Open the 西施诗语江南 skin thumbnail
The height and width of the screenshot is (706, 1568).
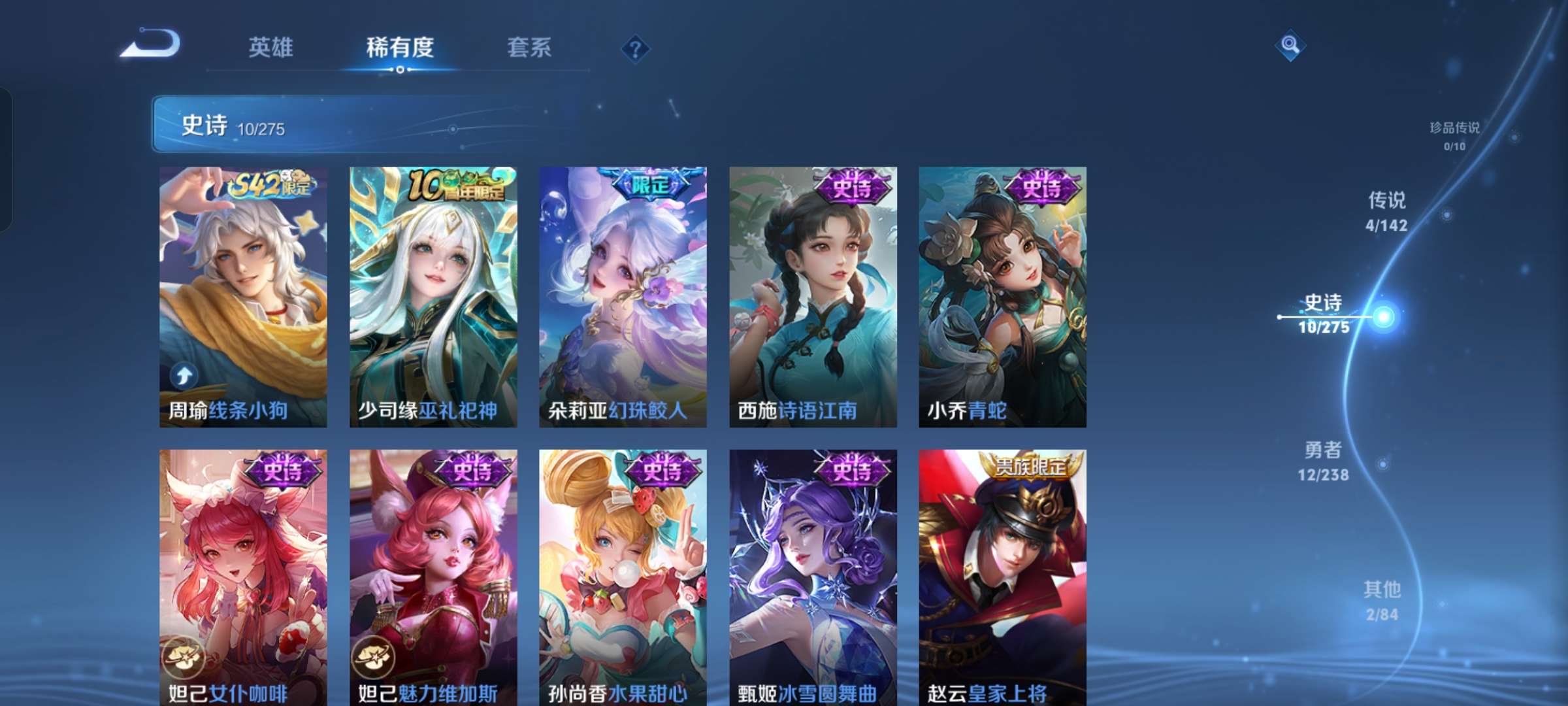tap(813, 294)
